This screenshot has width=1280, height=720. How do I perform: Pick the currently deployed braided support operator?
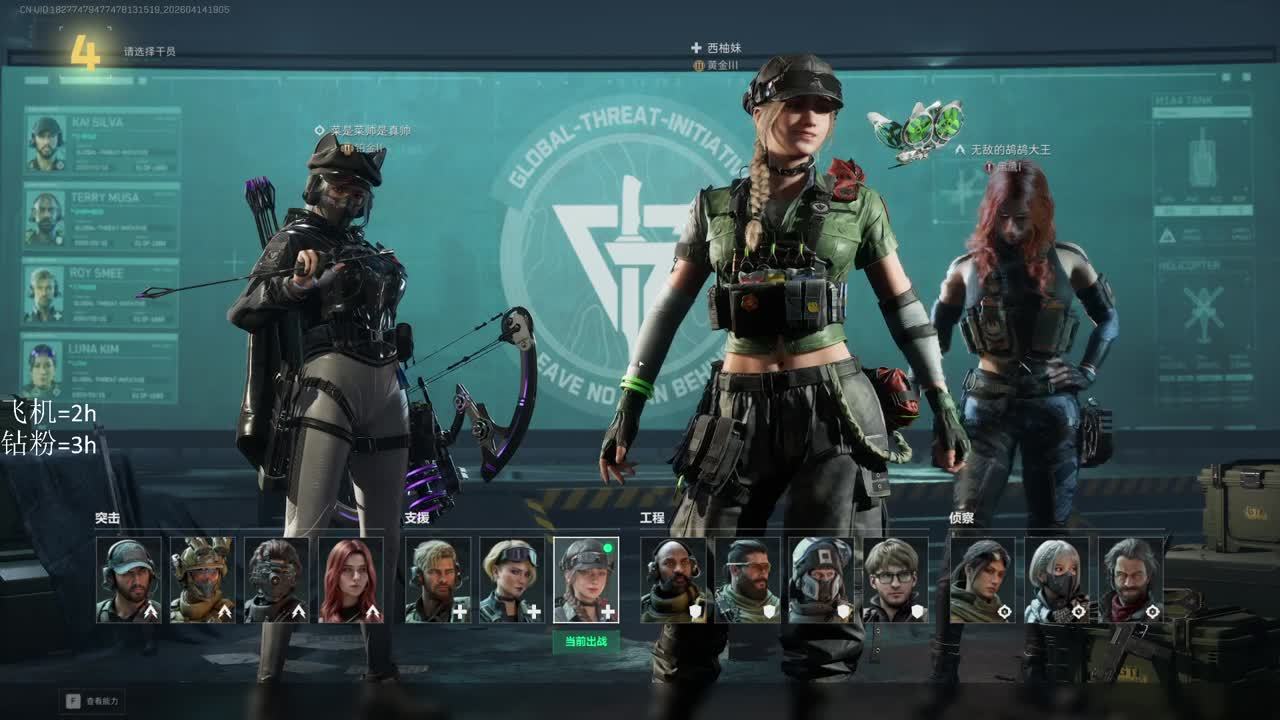586,580
